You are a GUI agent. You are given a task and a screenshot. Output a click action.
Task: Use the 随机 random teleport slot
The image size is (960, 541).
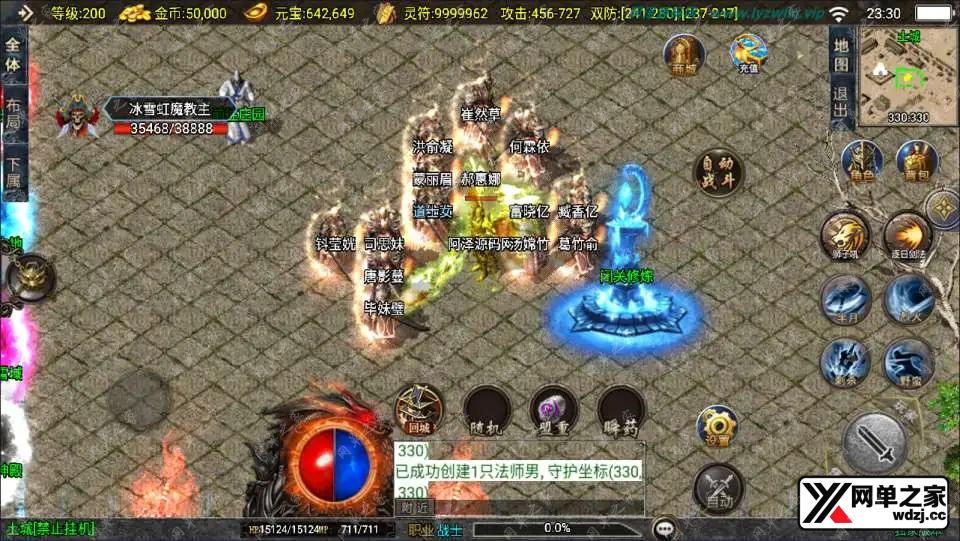pyautogui.click(x=487, y=409)
